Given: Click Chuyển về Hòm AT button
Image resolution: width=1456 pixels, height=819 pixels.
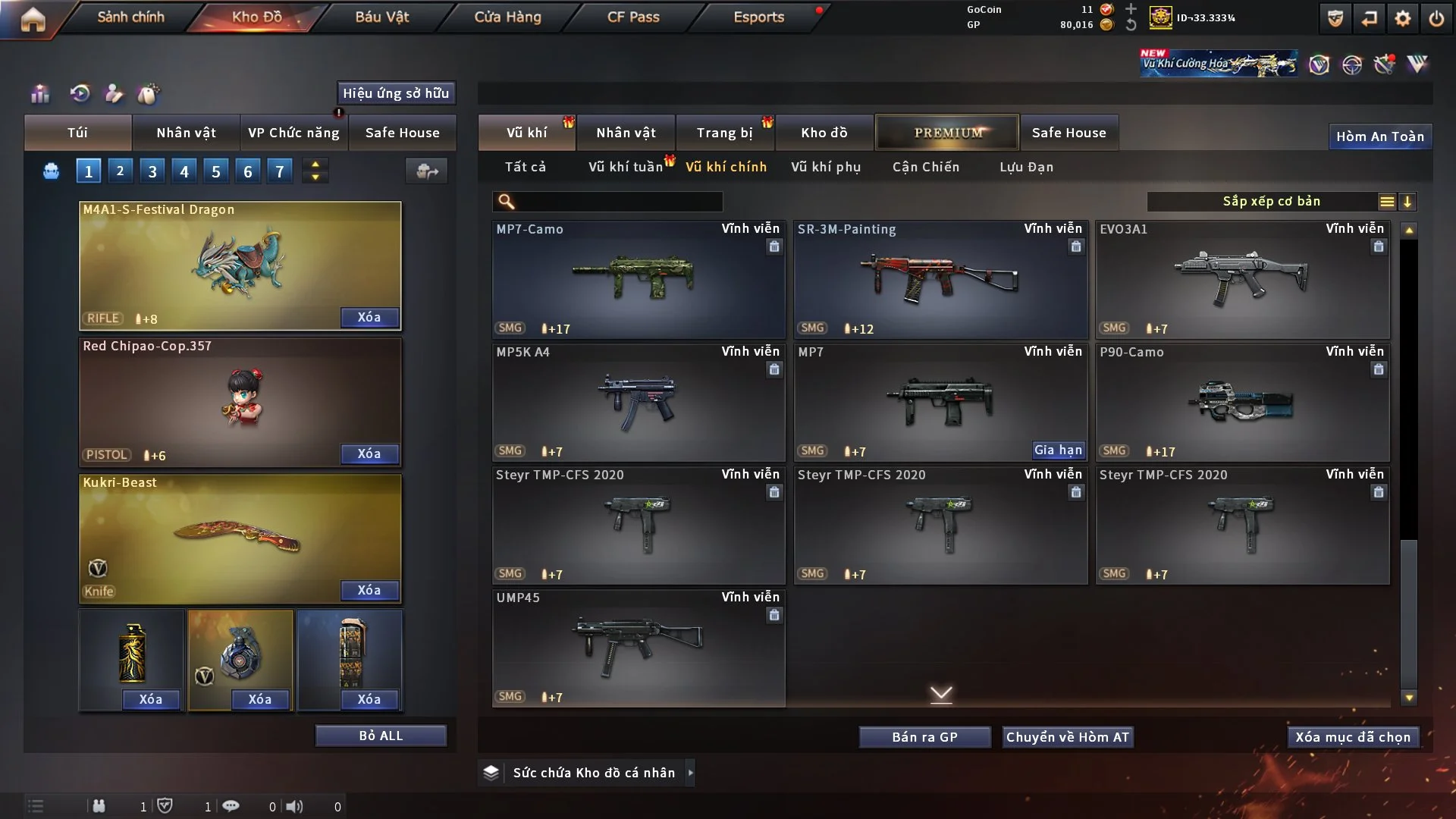Looking at the screenshot, I should point(1068,737).
